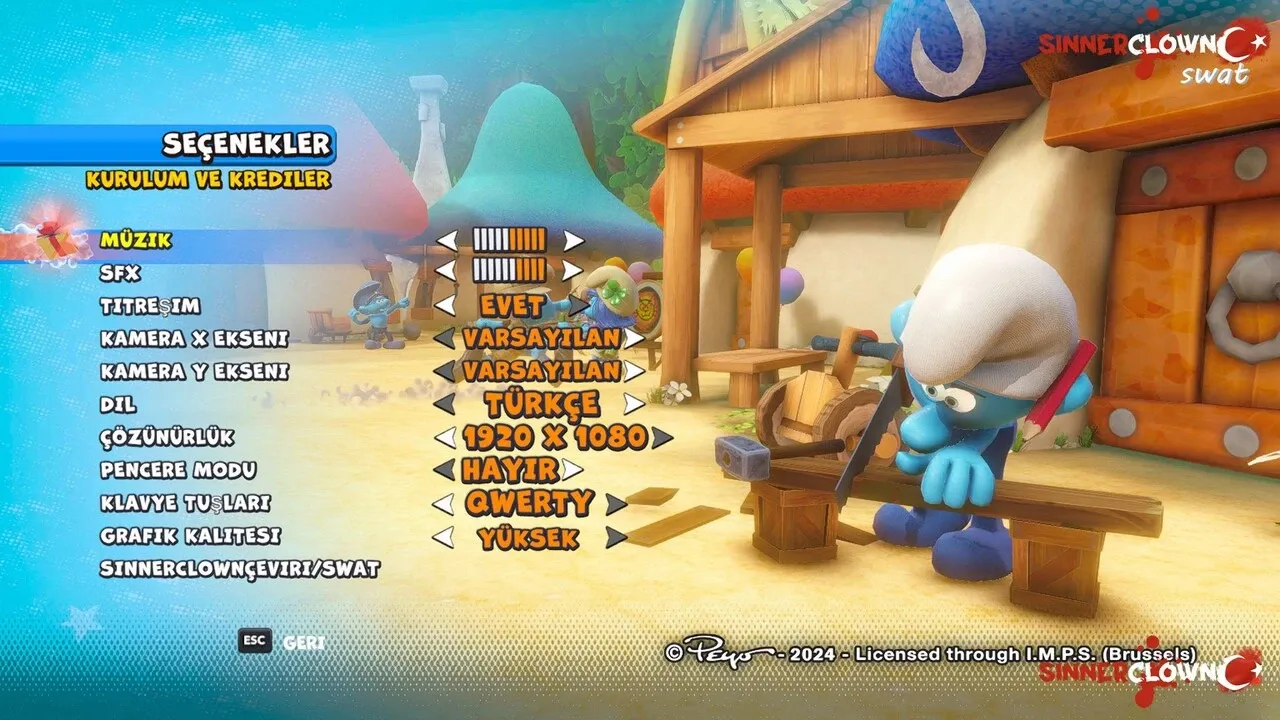This screenshot has width=1280, height=720.
Task: Select the Dil language option
Action: coord(118,405)
